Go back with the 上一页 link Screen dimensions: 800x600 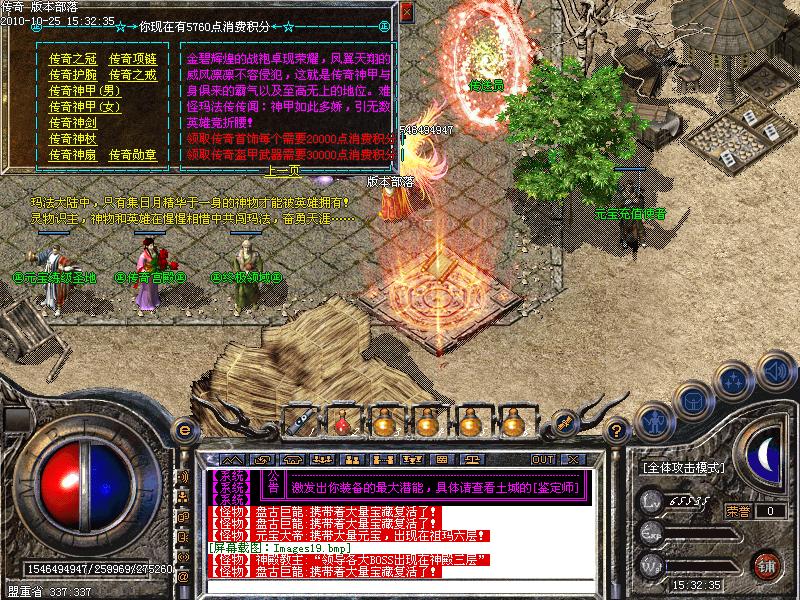pos(280,171)
